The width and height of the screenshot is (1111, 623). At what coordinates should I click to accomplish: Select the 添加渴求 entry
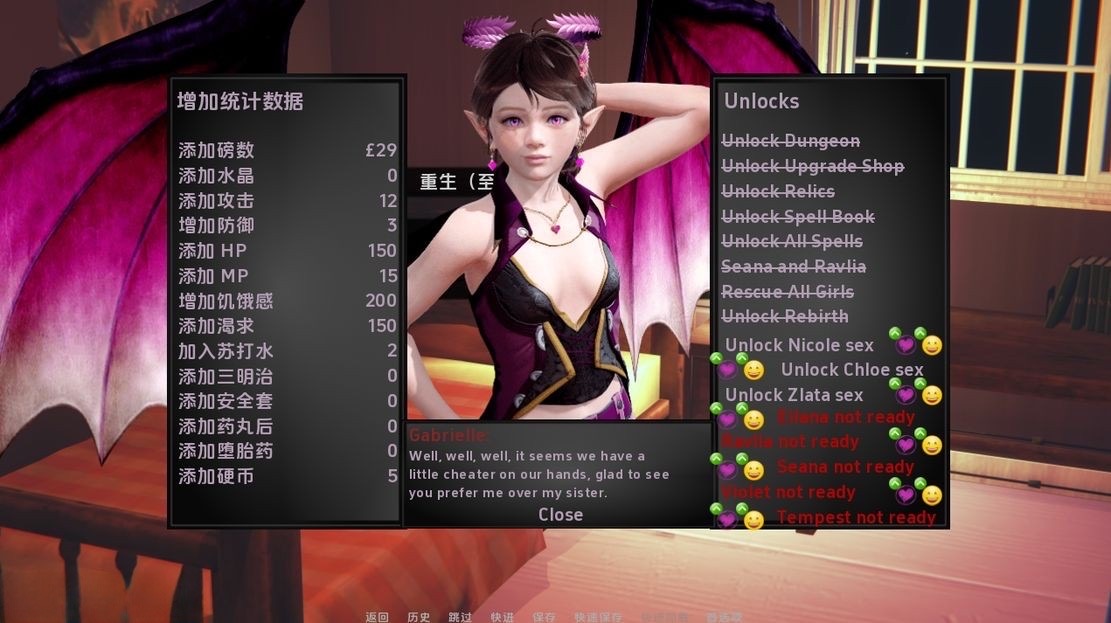point(216,326)
